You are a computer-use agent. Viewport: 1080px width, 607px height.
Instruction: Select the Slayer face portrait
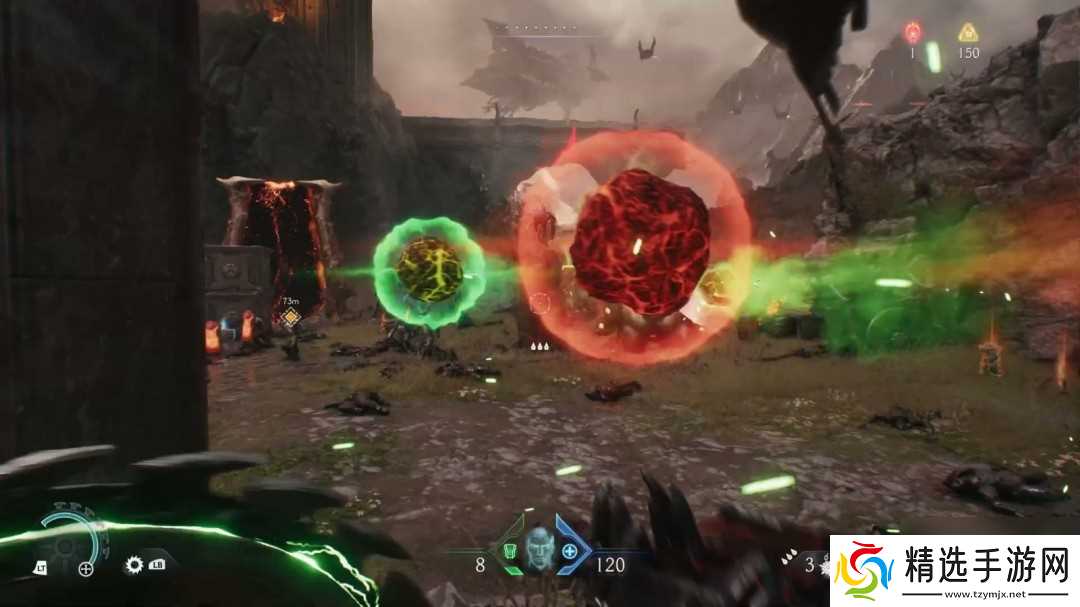[539, 549]
